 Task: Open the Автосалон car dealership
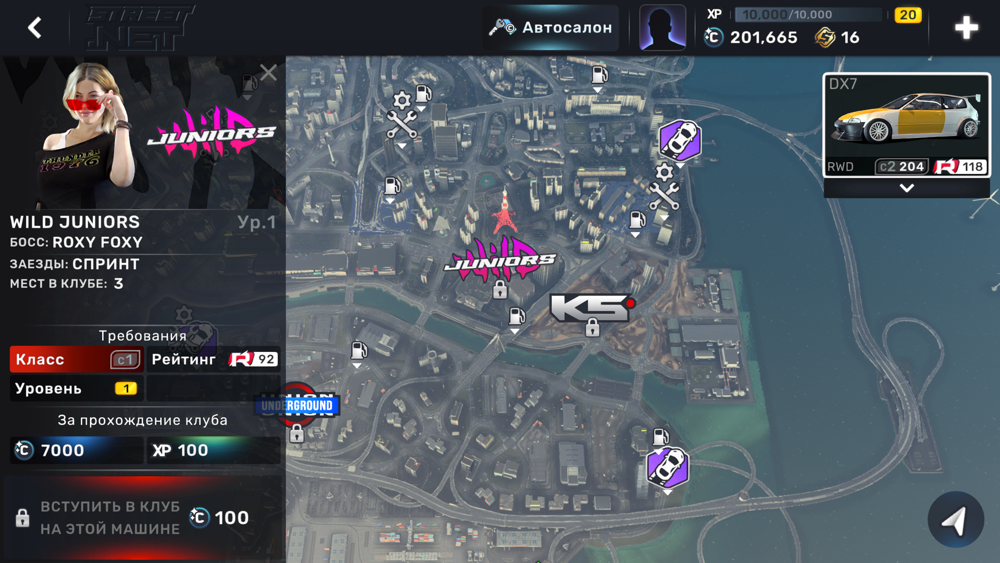[x=551, y=28]
